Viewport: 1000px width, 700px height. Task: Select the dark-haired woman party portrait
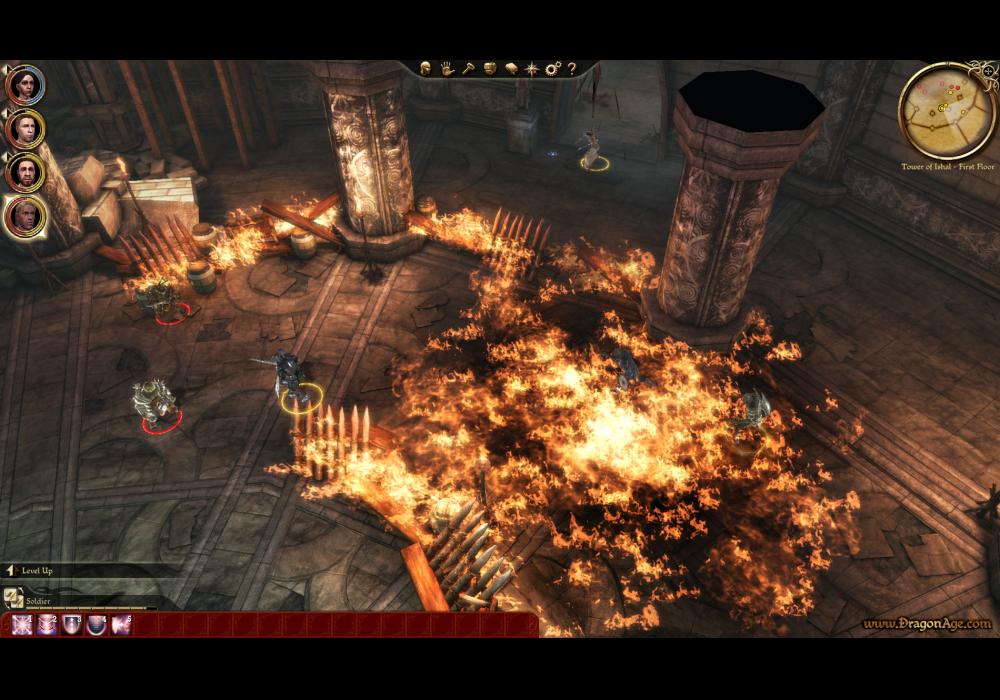click(24, 84)
